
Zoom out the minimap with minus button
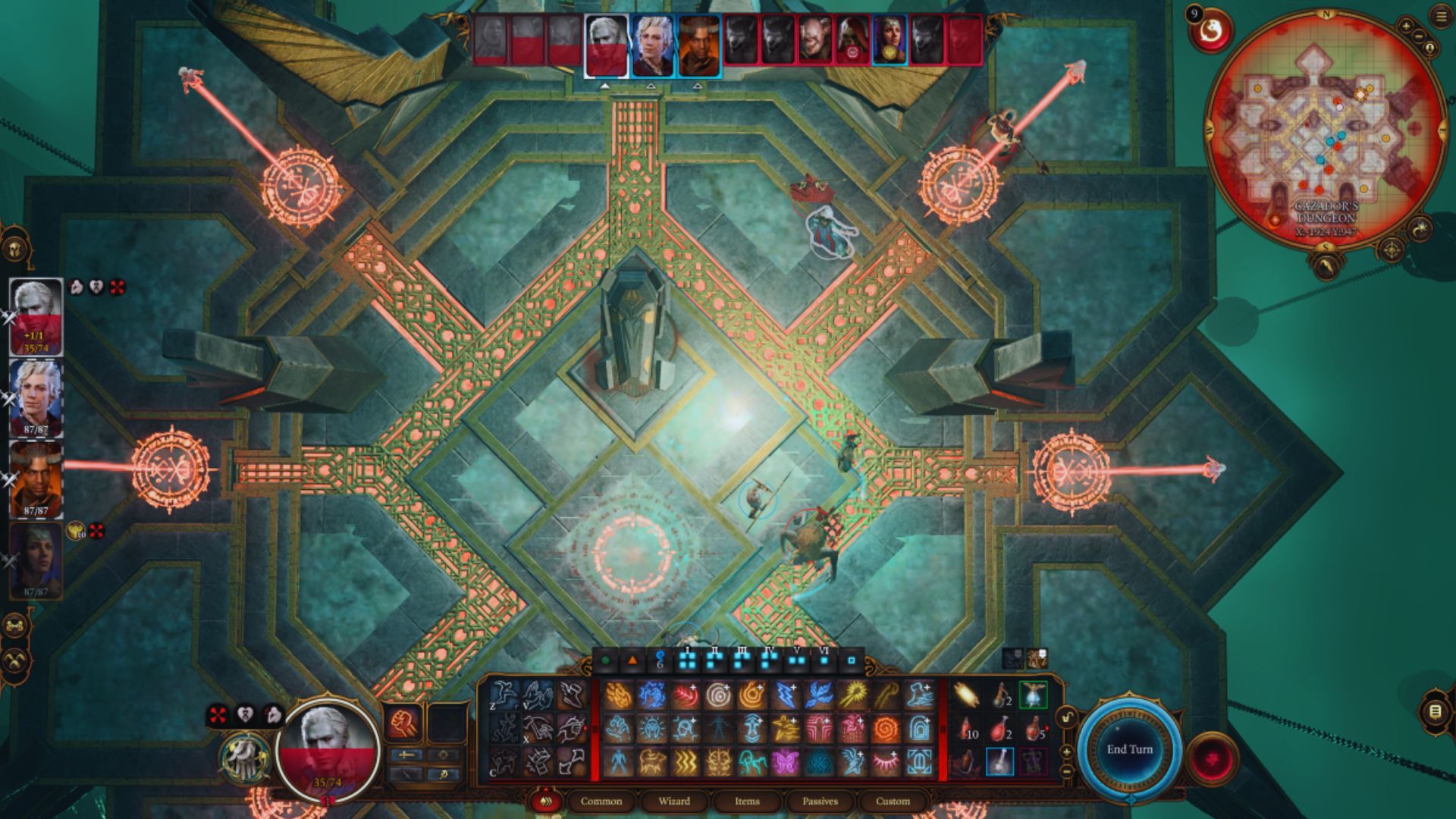1419,36
